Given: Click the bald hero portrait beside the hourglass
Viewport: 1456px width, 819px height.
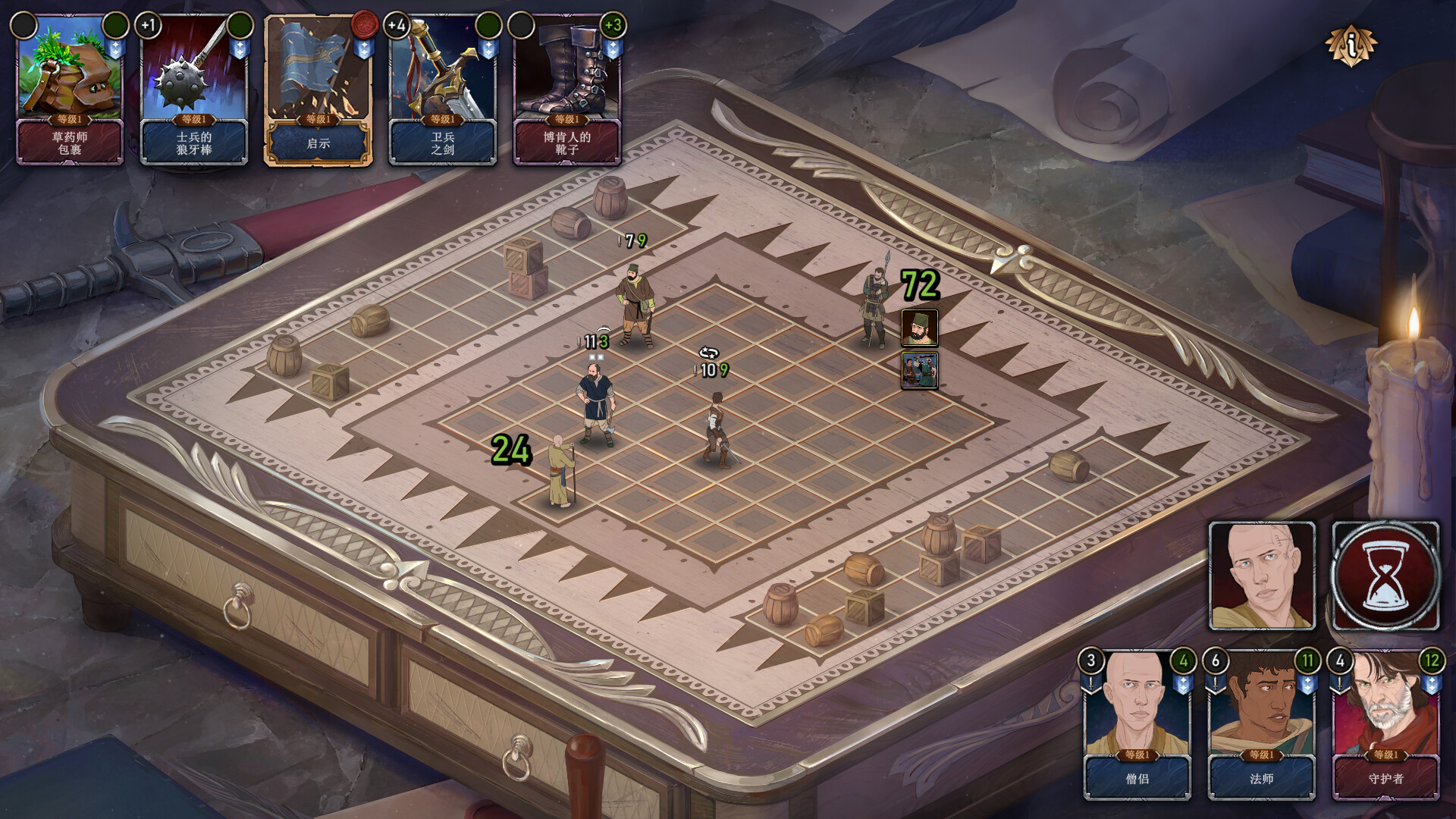Looking at the screenshot, I should coord(1262,576).
